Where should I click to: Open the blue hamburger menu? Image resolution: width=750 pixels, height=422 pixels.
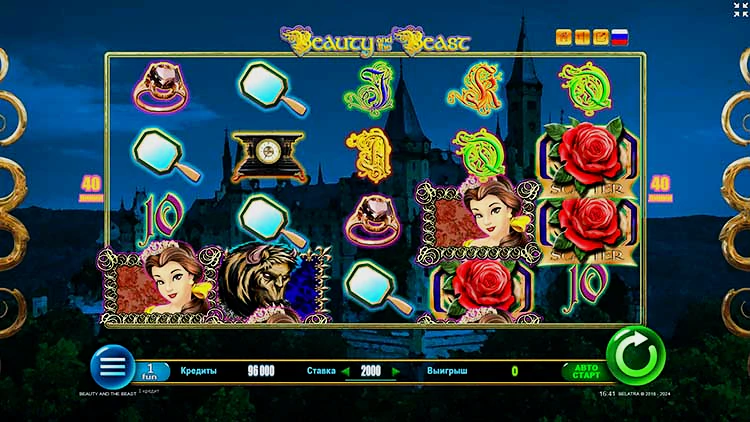(112, 366)
